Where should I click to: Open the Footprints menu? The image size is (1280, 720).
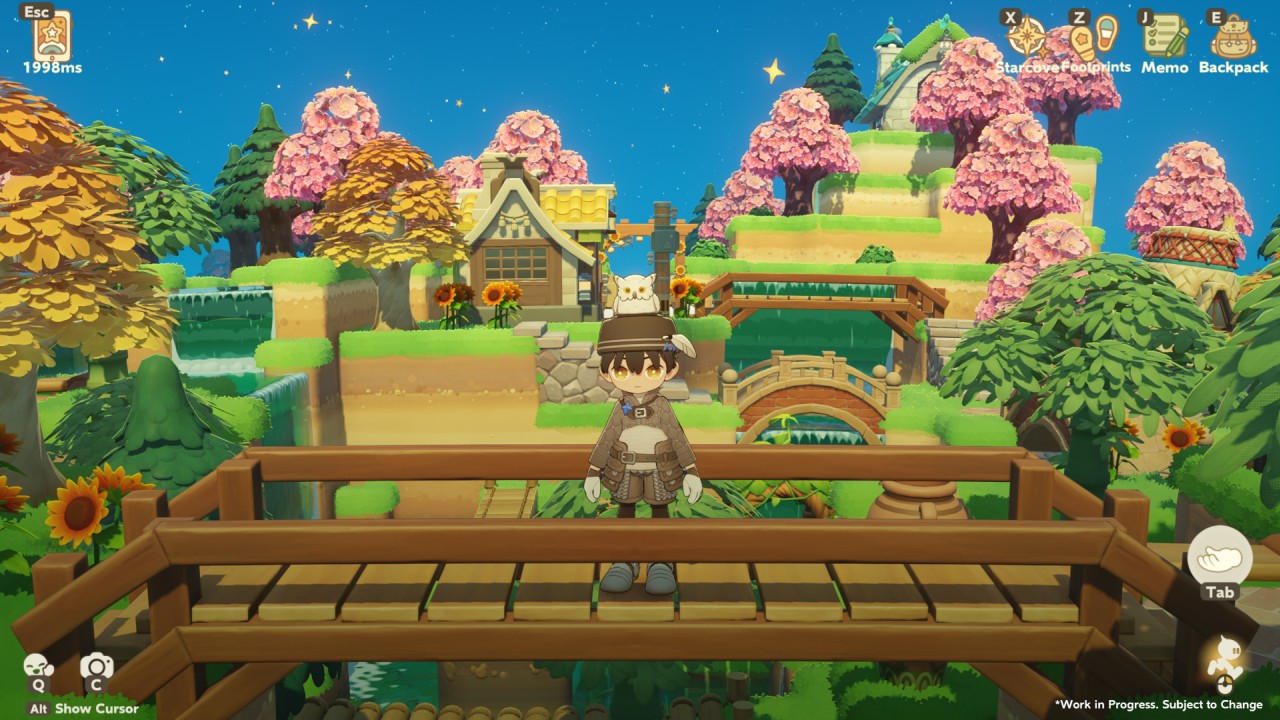click(x=1094, y=38)
